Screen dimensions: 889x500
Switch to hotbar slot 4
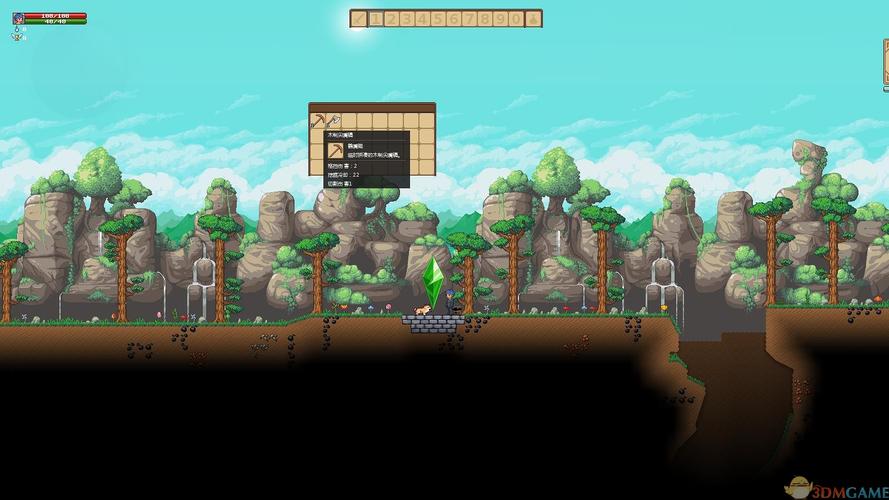(423, 18)
